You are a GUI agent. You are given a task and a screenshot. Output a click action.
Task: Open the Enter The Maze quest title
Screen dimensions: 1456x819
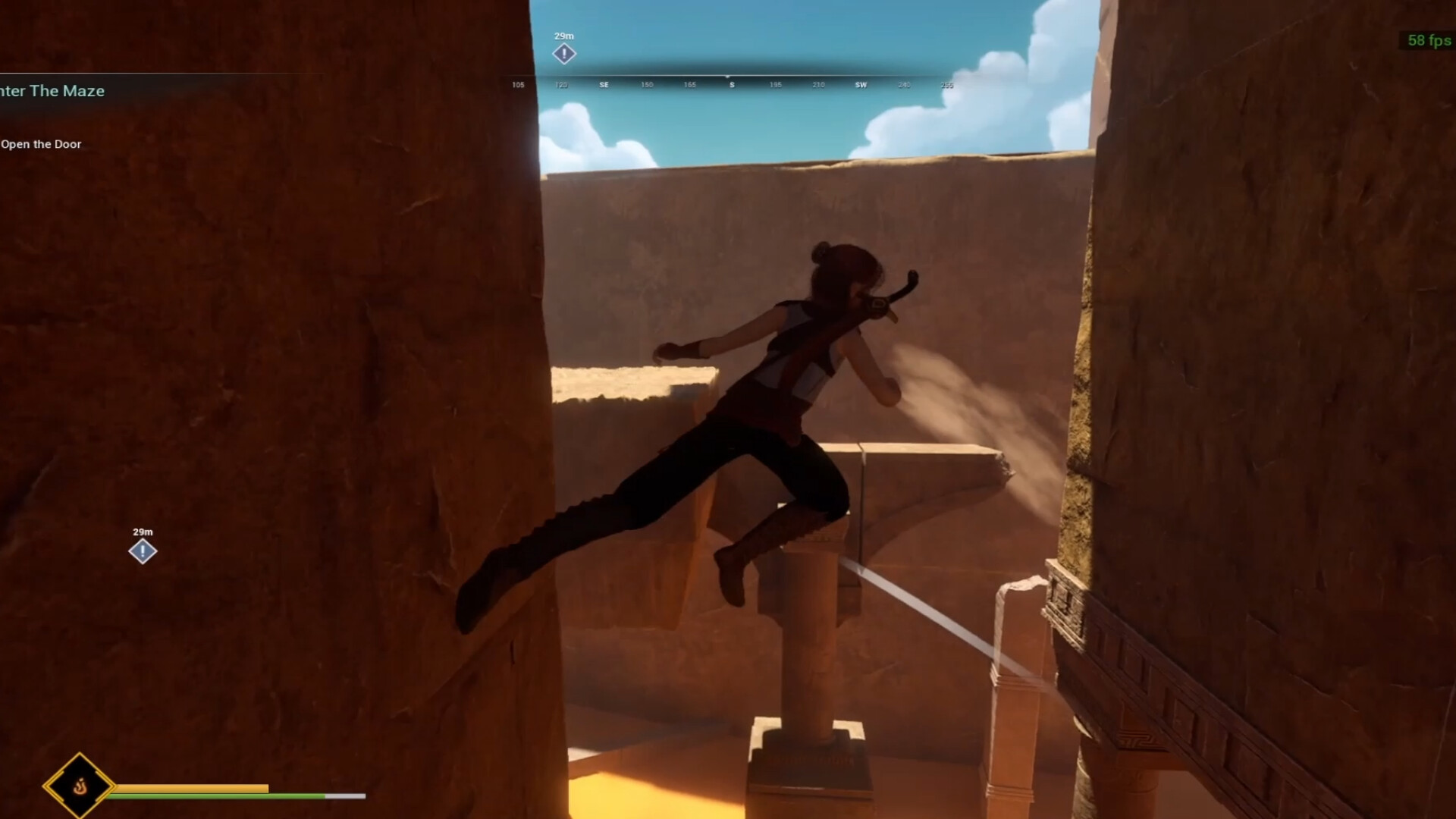[52, 91]
